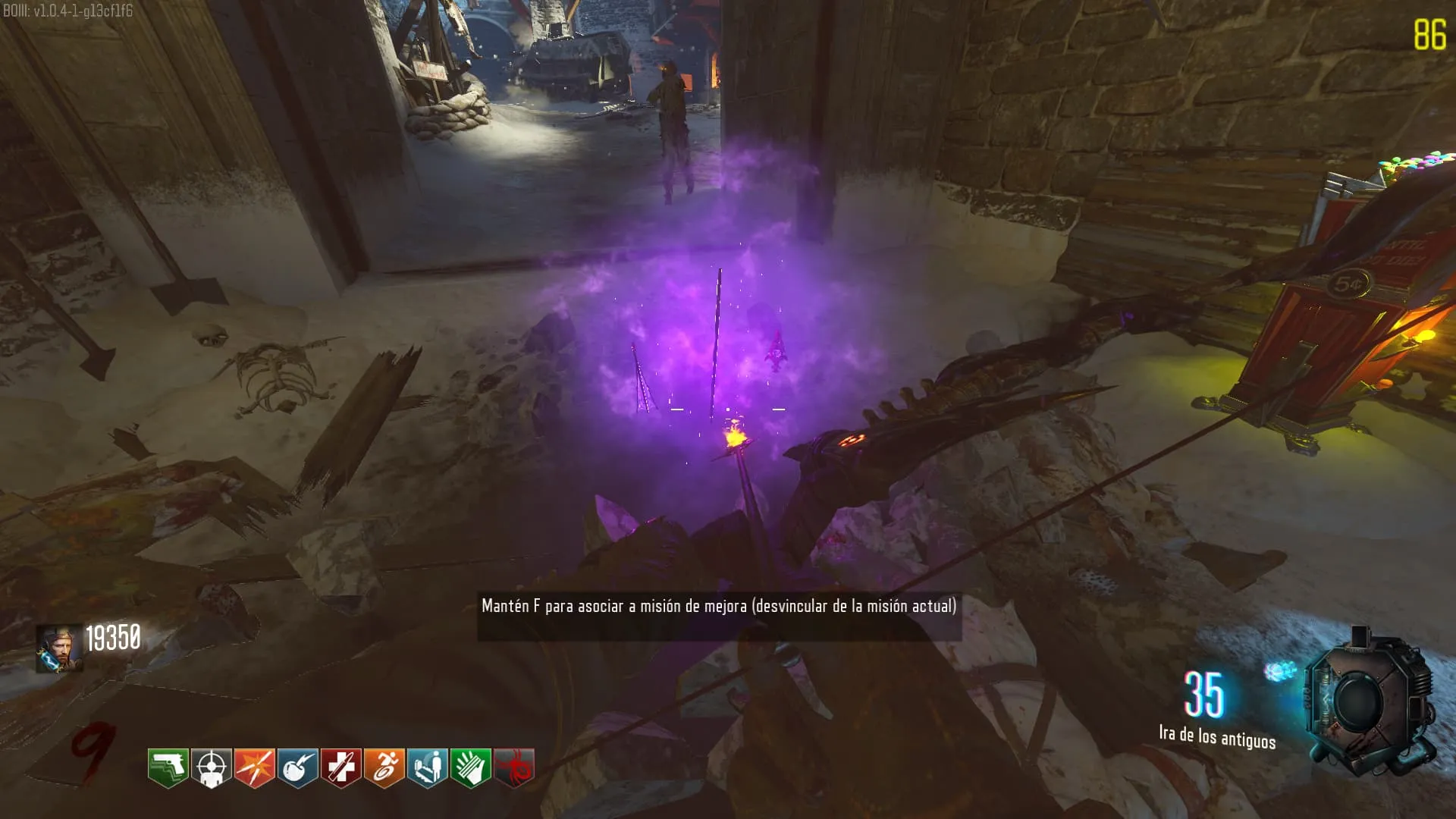Click the octagonal weapon device widget
This screenshot has height=819, width=1456.
[x=1369, y=701]
